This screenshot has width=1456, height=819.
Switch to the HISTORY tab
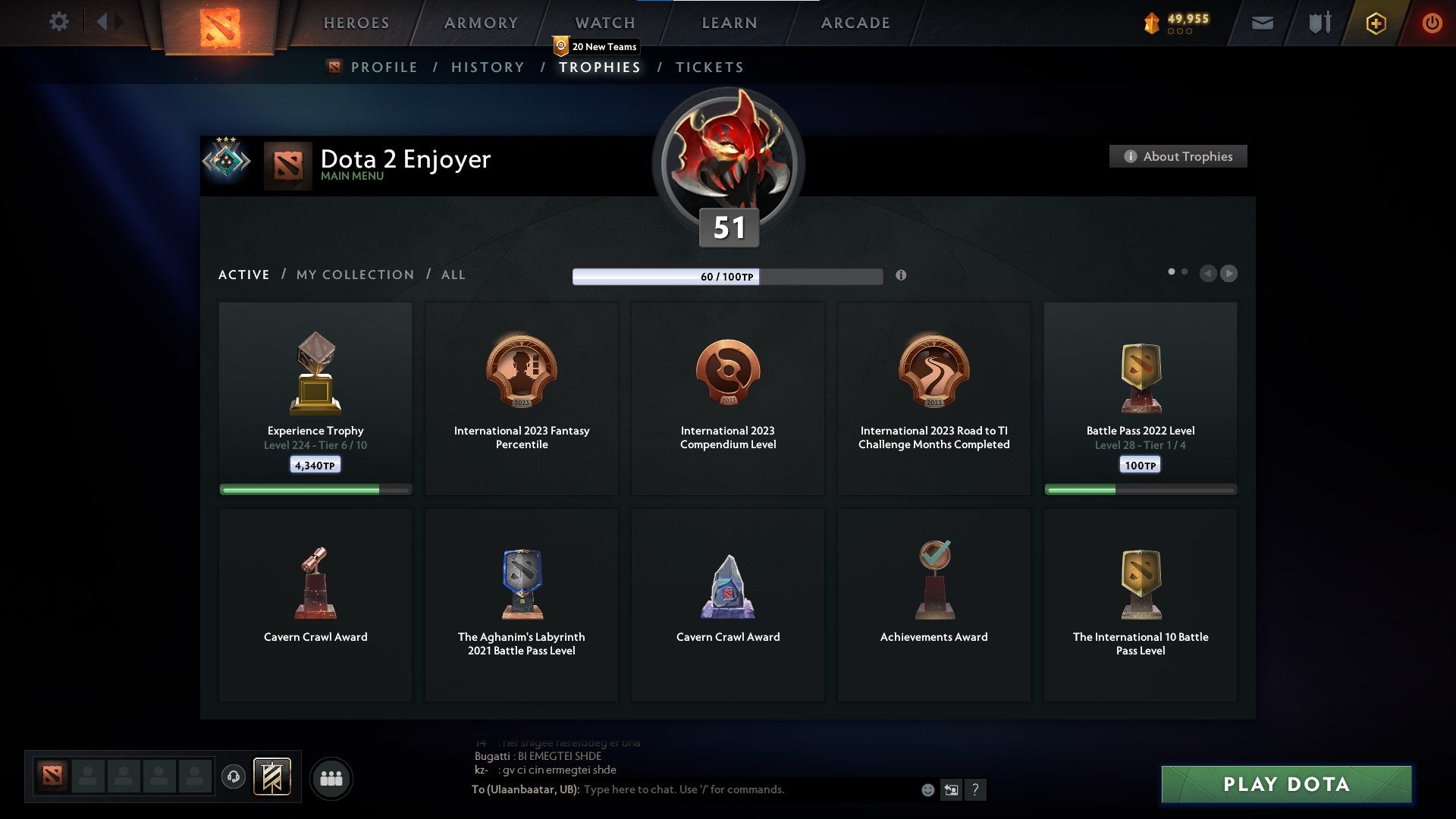tap(486, 67)
